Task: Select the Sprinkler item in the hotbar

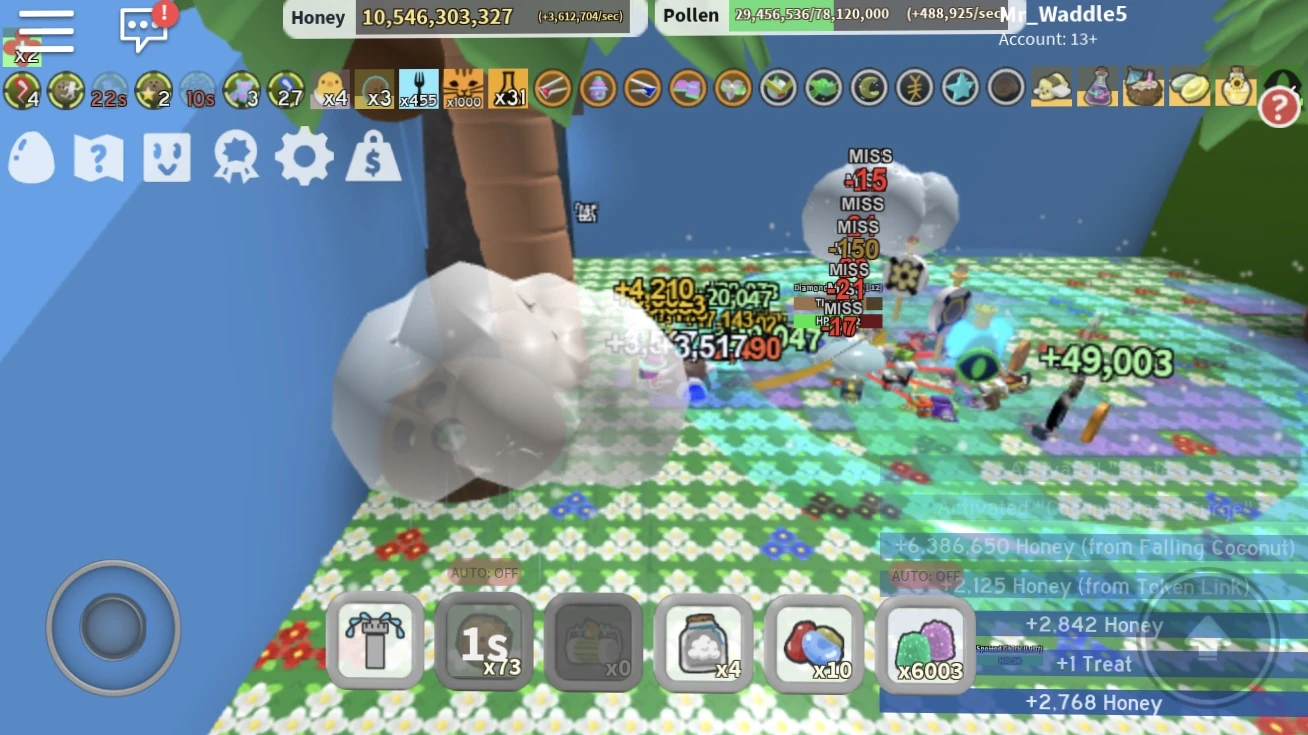Action: tap(375, 640)
